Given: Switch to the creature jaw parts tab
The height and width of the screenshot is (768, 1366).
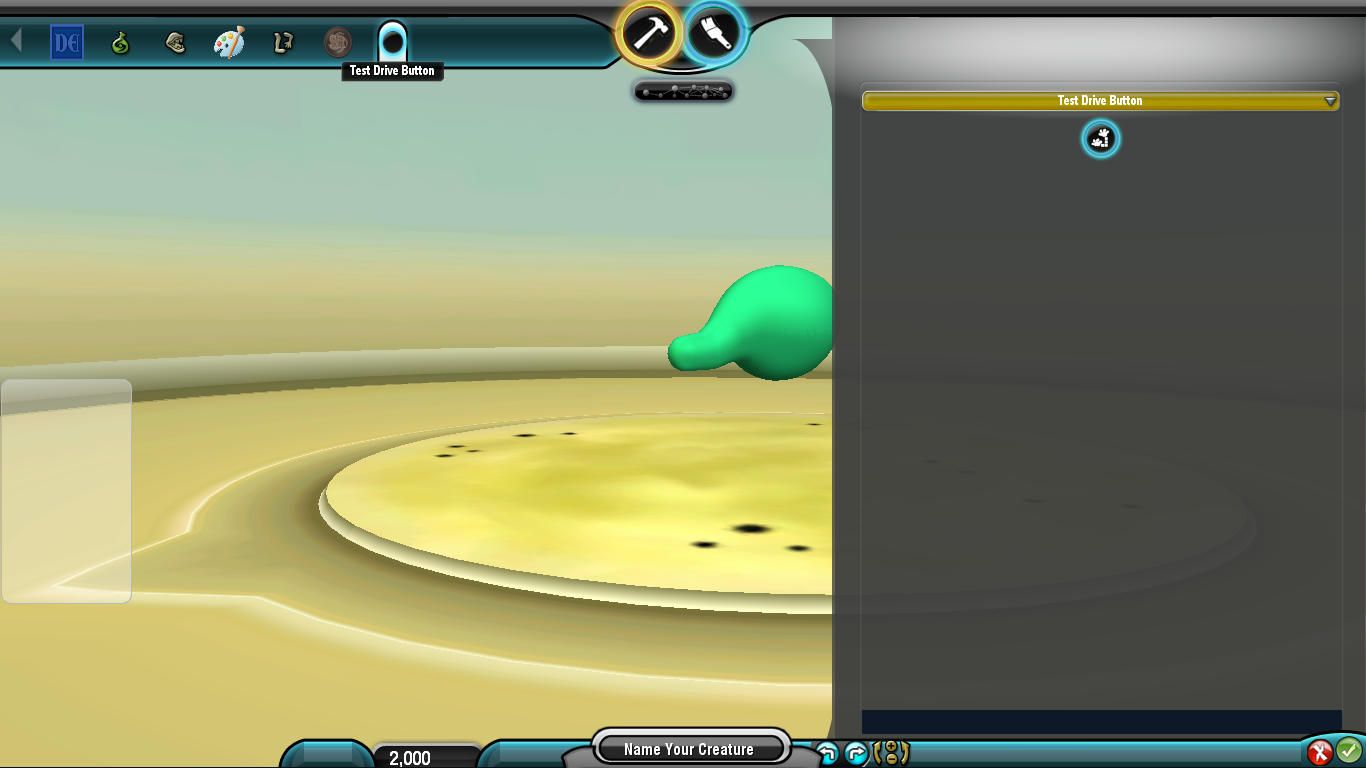Looking at the screenshot, I should click(176, 43).
